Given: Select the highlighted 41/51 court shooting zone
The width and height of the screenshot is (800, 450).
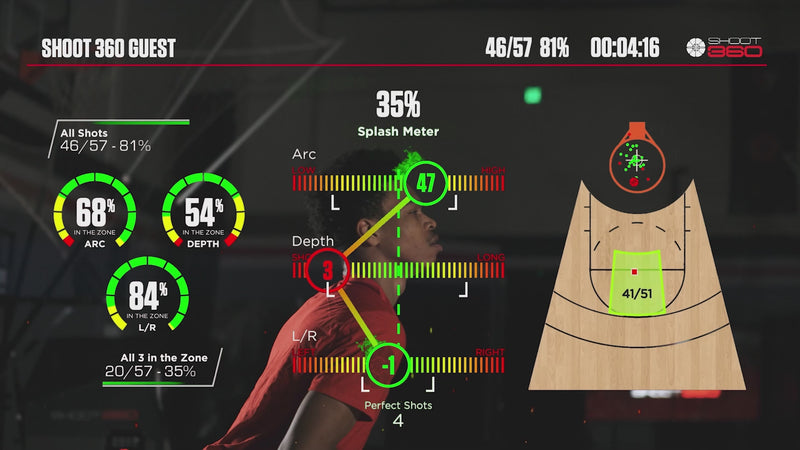Looking at the screenshot, I should click(635, 281).
